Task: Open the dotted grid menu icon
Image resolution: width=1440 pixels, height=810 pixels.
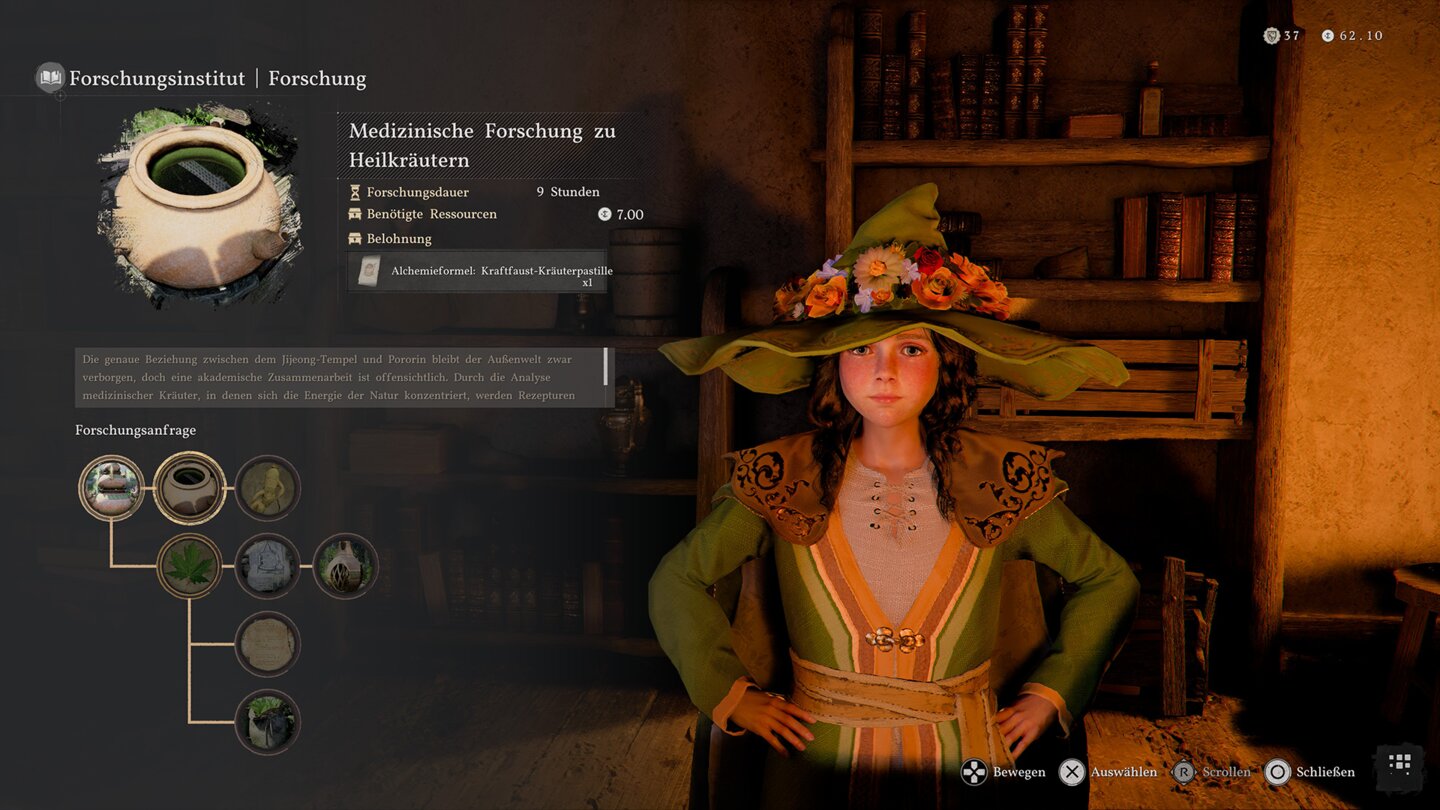Action: [1400, 765]
